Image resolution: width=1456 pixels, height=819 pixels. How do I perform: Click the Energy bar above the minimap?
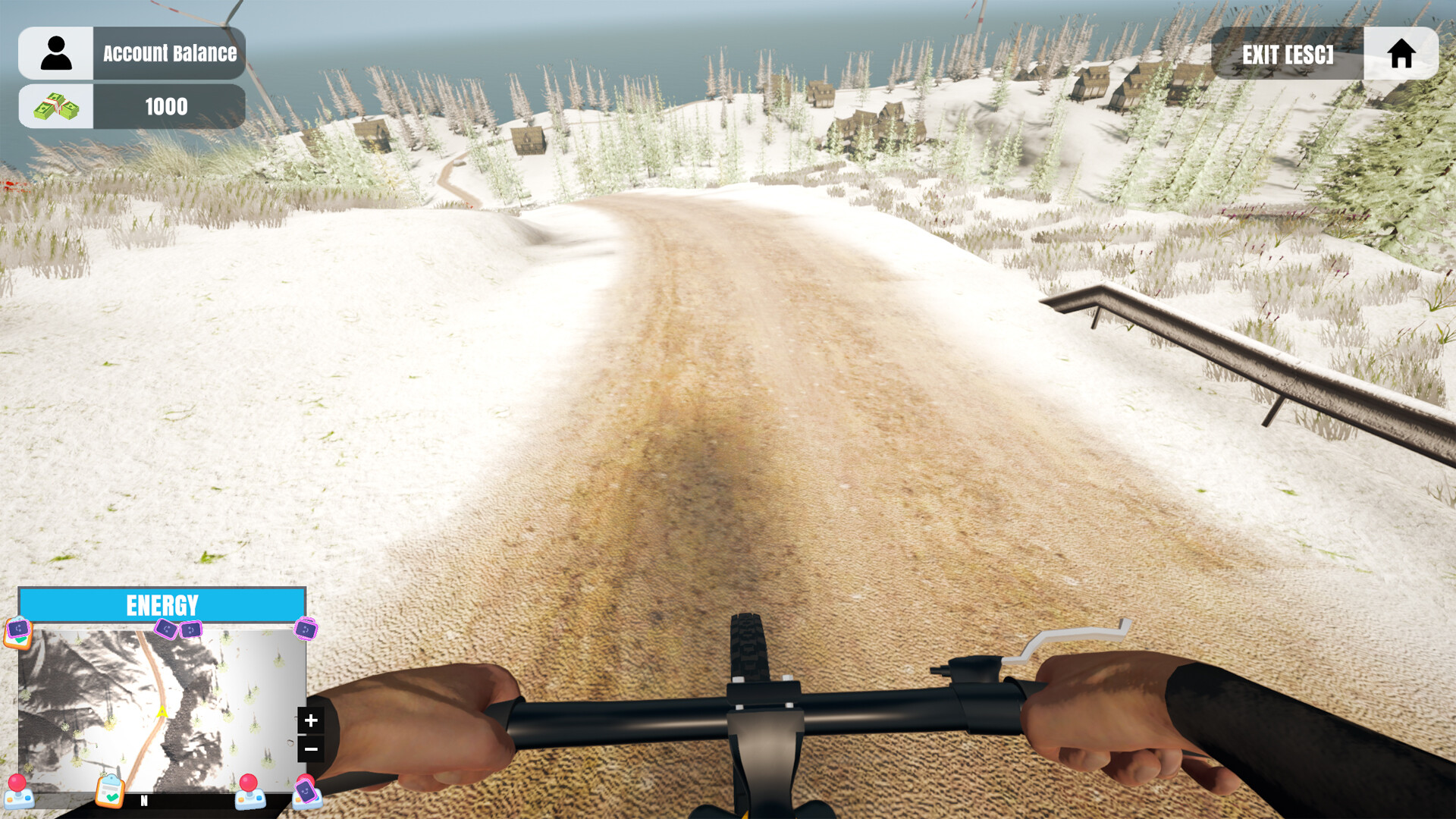162,604
